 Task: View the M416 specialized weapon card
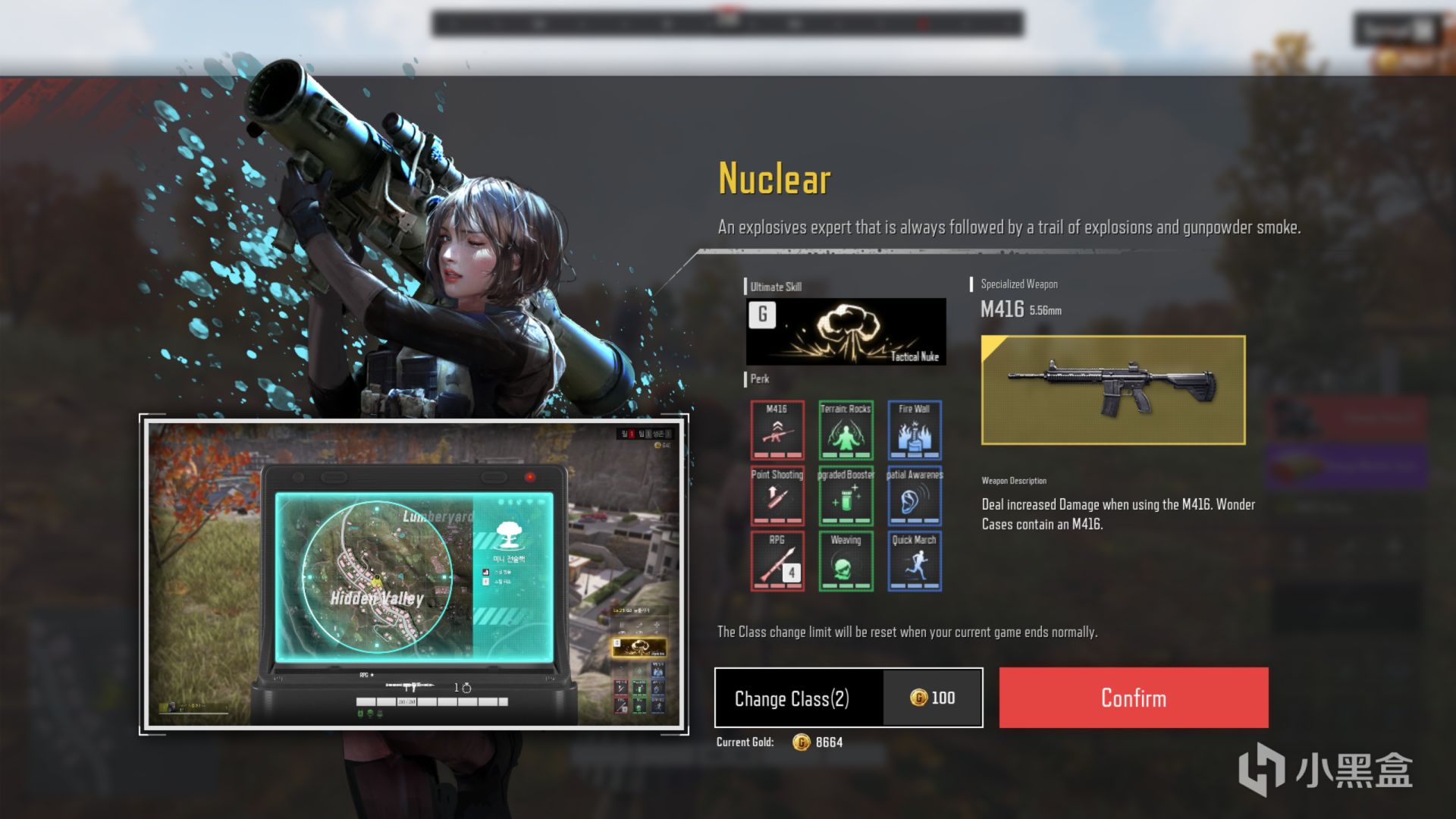[1112, 390]
